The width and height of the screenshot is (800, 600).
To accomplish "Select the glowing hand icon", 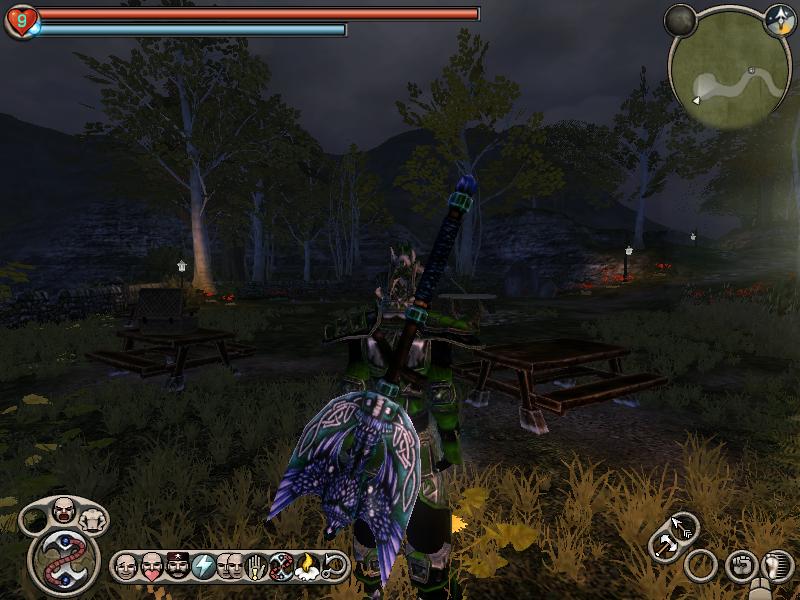I will click(x=255, y=567).
